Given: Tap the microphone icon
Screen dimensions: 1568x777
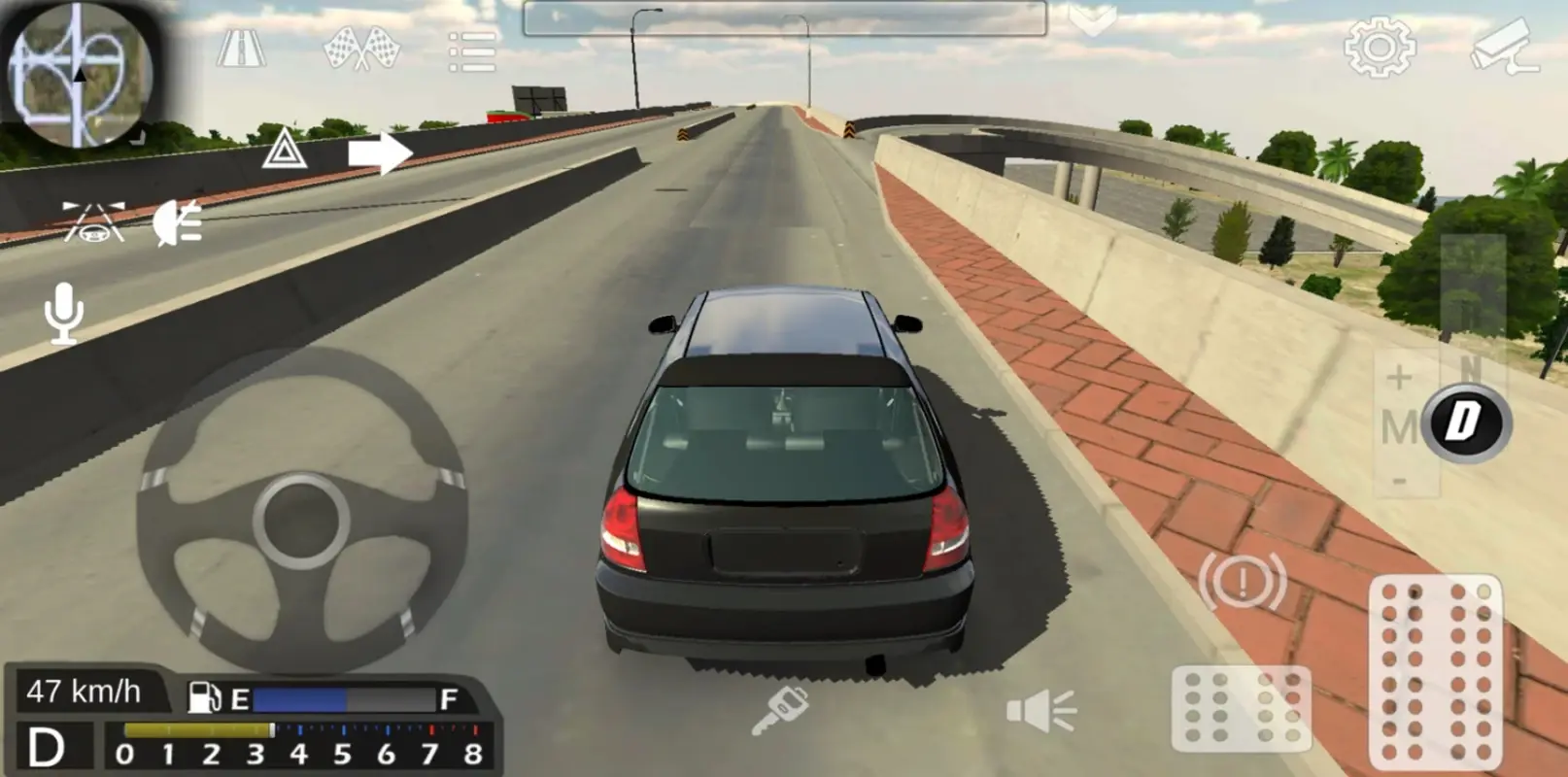Looking at the screenshot, I should 62,313.
